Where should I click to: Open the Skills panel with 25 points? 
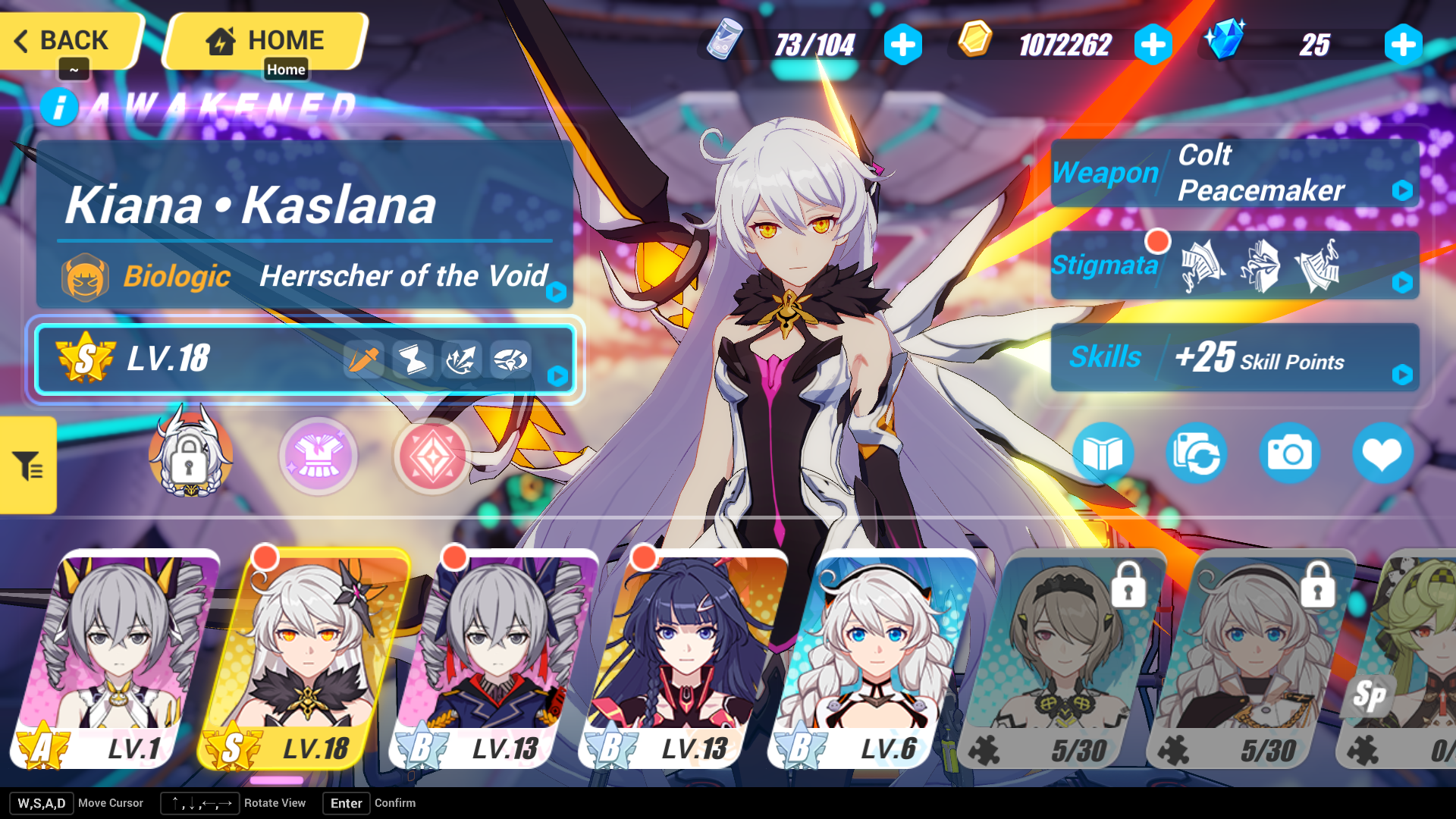(1234, 357)
